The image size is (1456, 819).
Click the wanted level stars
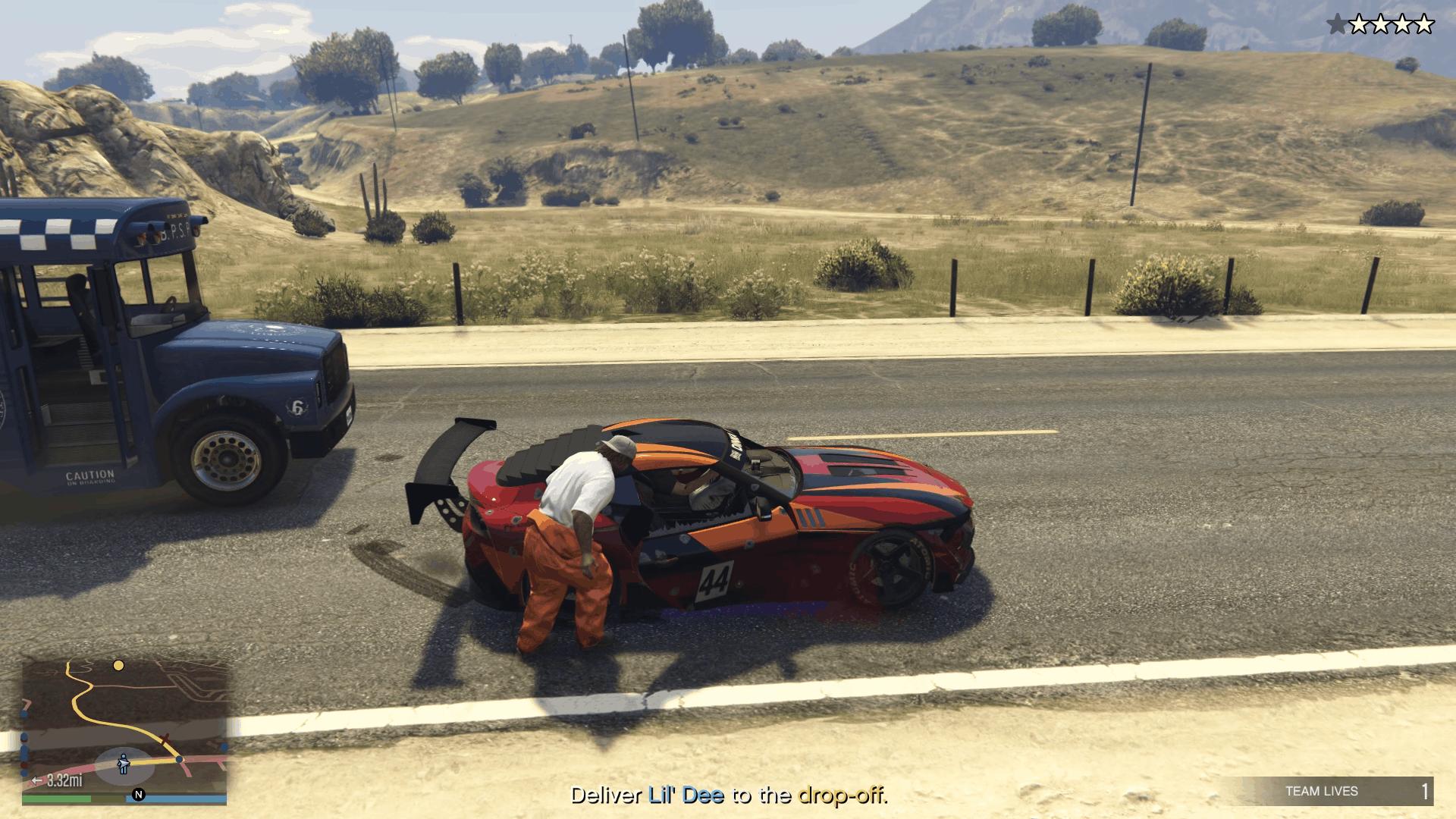(1380, 25)
